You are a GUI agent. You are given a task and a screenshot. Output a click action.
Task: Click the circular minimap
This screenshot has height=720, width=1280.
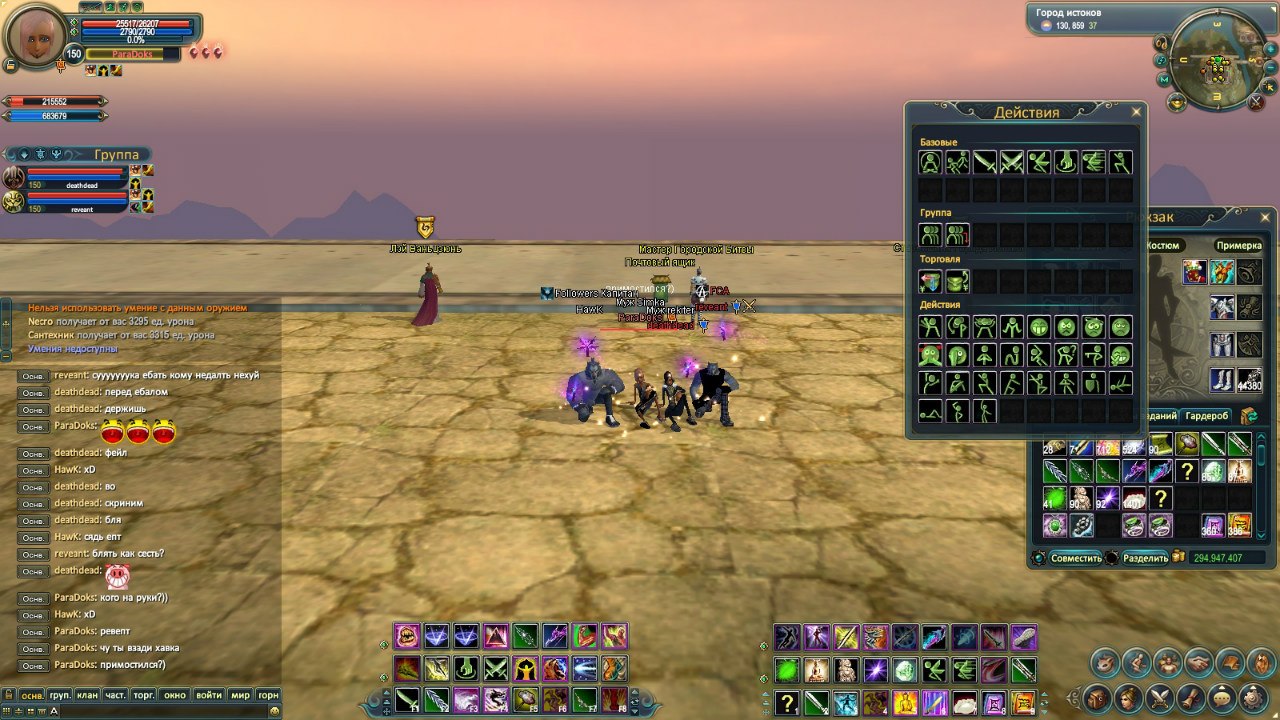pyautogui.click(x=1218, y=62)
